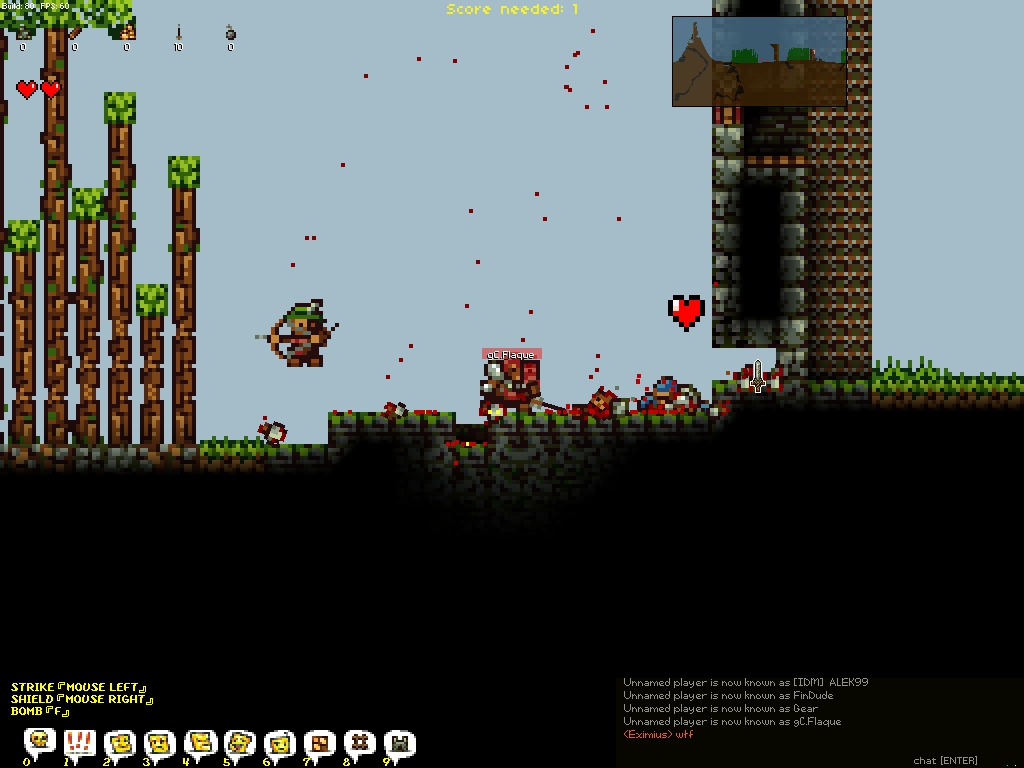Click the bomb inventory icon
The height and width of the screenshot is (768, 1024).
pos(231,34)
